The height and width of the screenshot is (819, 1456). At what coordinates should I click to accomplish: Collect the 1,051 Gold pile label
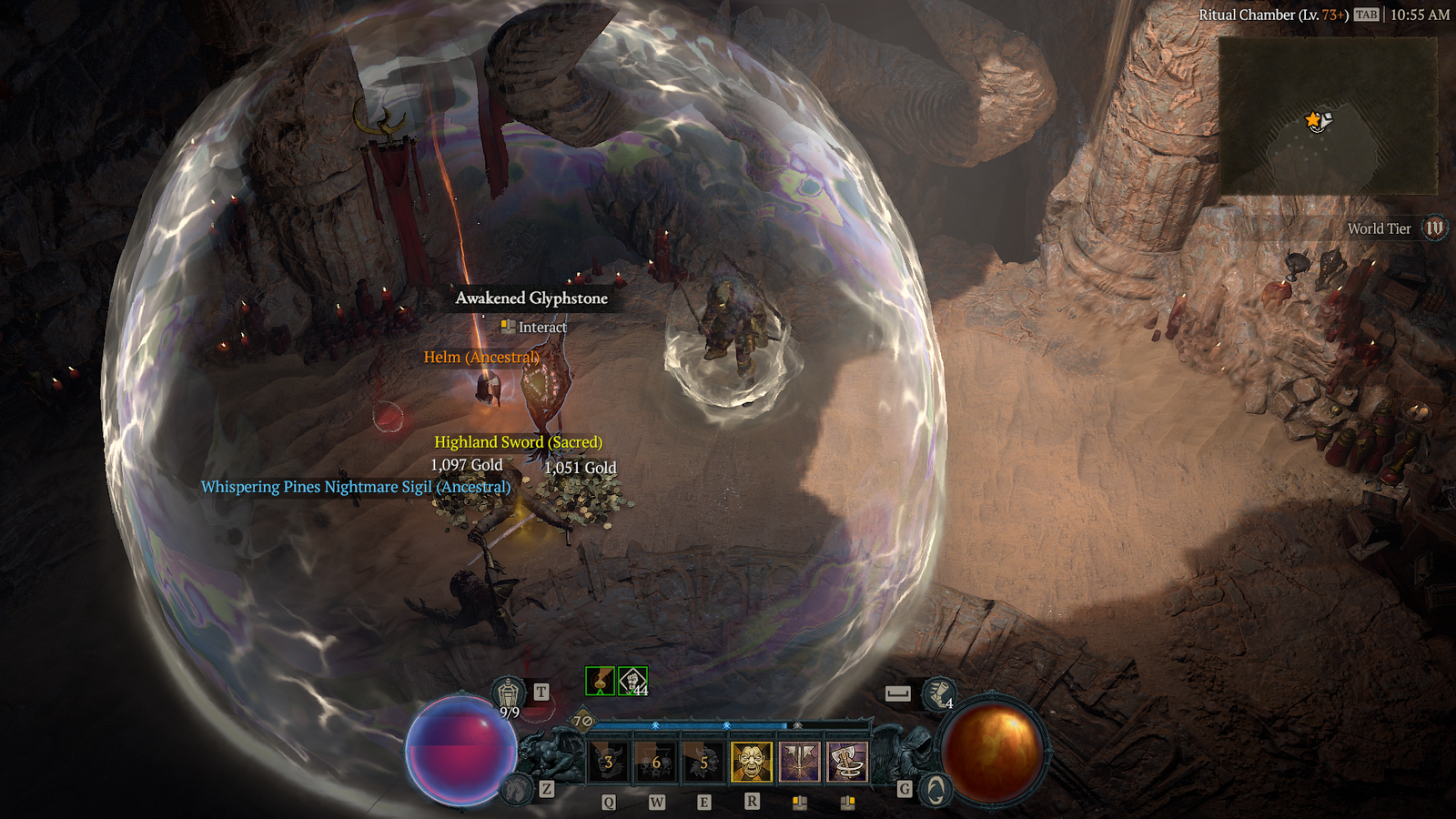580,468
